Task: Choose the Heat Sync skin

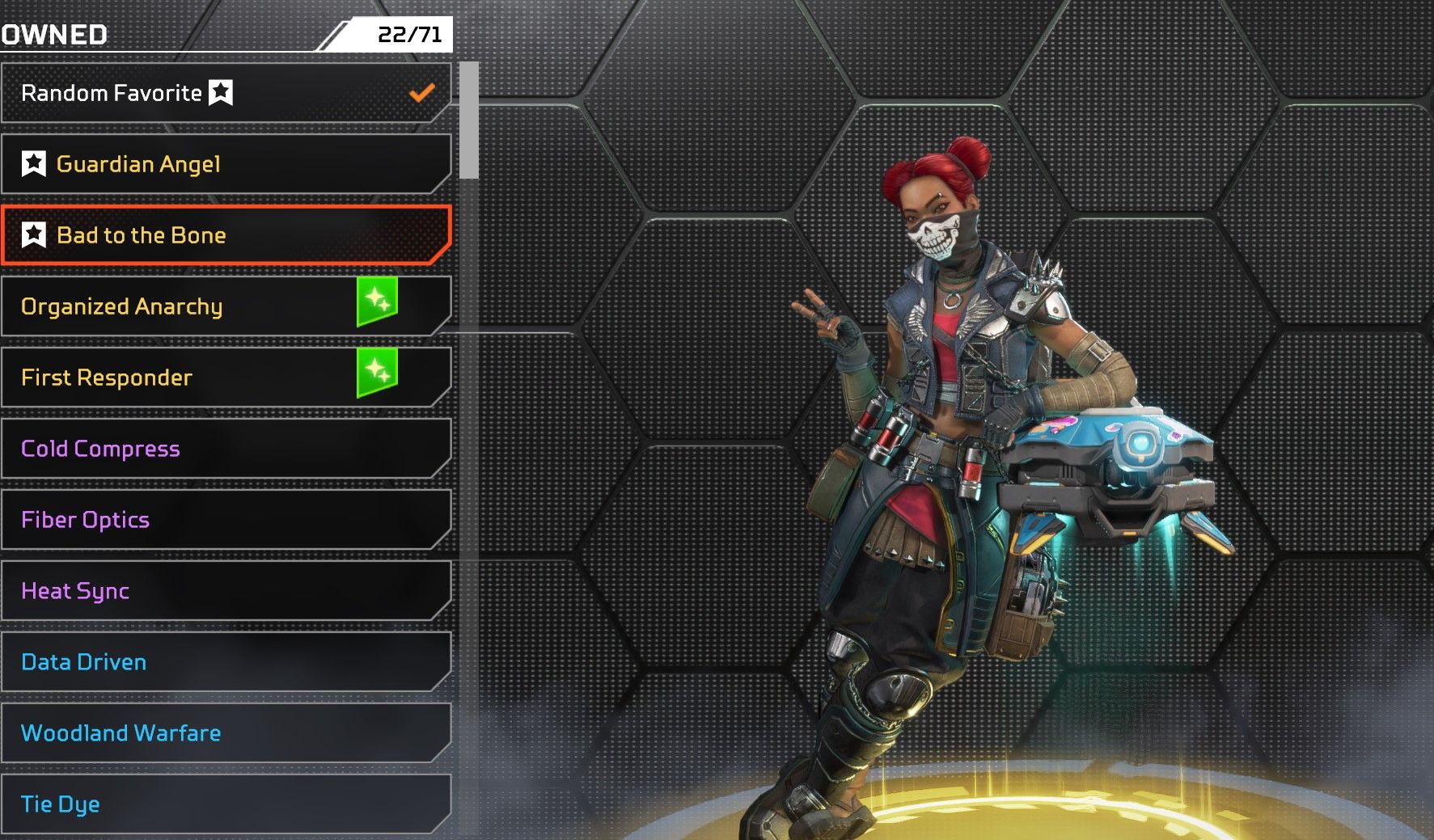Action: [x=225, y=591]
